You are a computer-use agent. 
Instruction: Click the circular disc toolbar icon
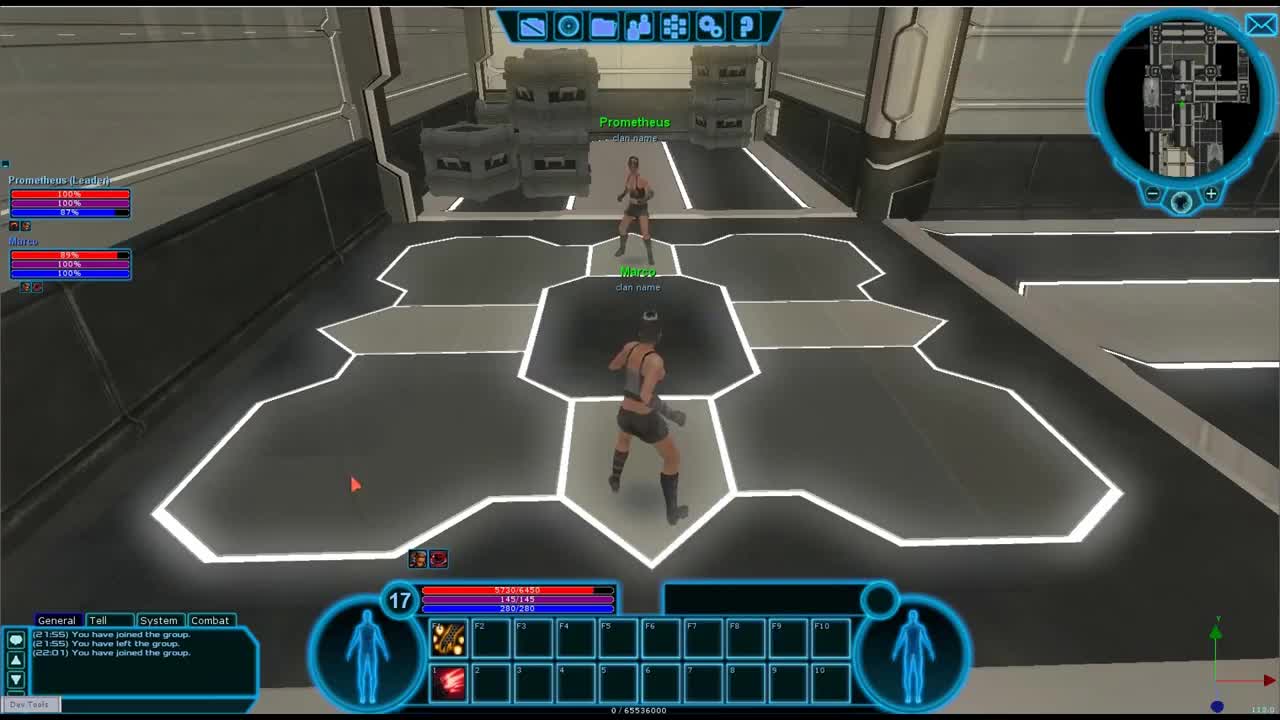coord(568,27)
